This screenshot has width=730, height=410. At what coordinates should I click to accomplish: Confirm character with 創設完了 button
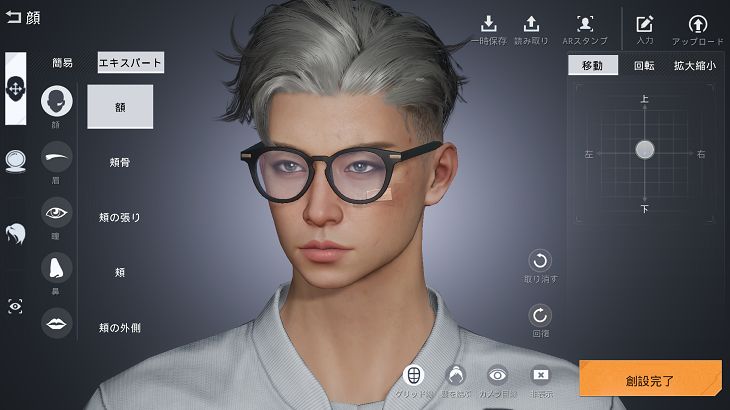[x=650, y=380]
